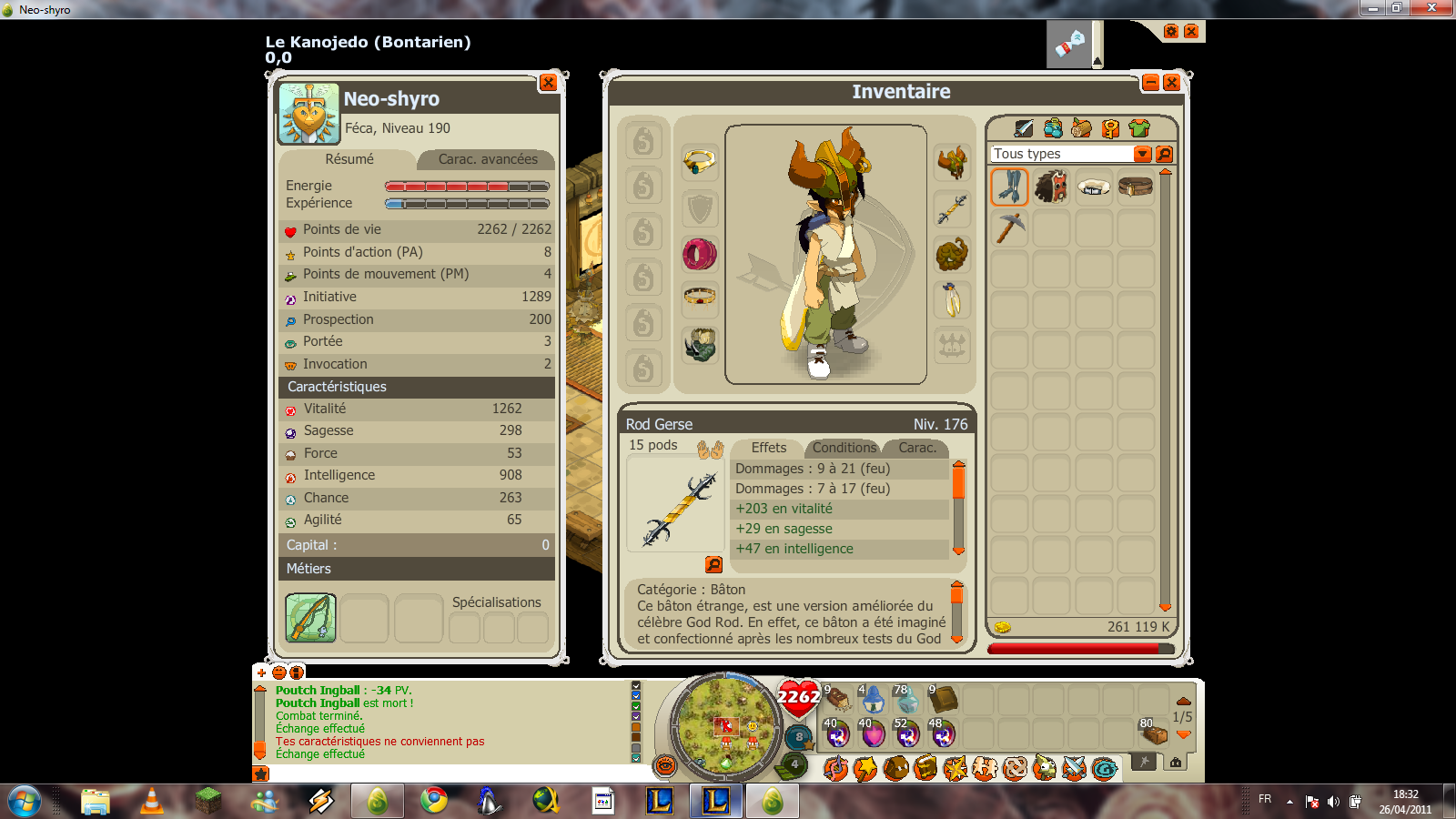Click the equipped amulet slot

pos(700,163)
